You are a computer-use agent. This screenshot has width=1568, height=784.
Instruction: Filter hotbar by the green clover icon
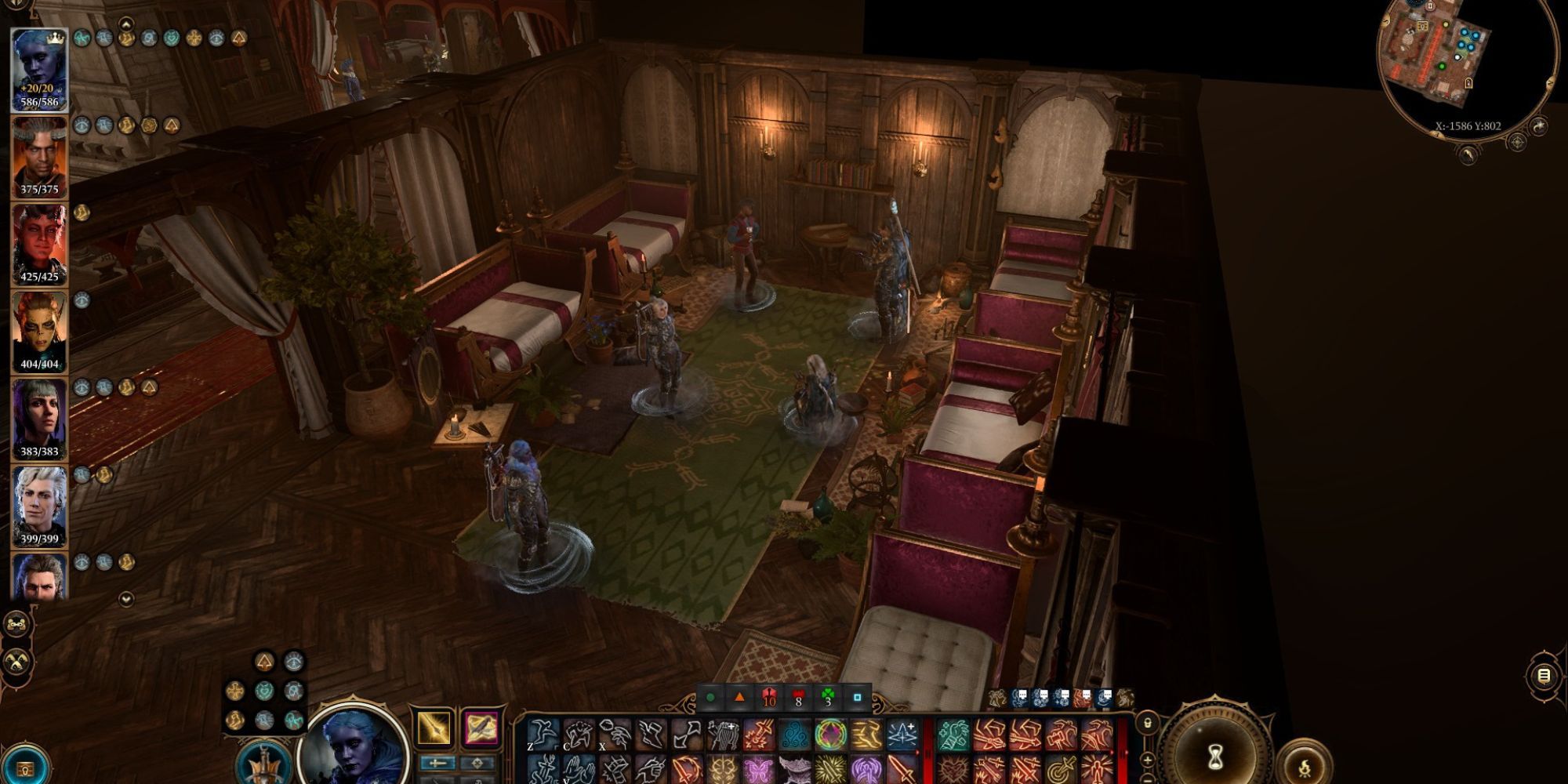tap(828, 696)
